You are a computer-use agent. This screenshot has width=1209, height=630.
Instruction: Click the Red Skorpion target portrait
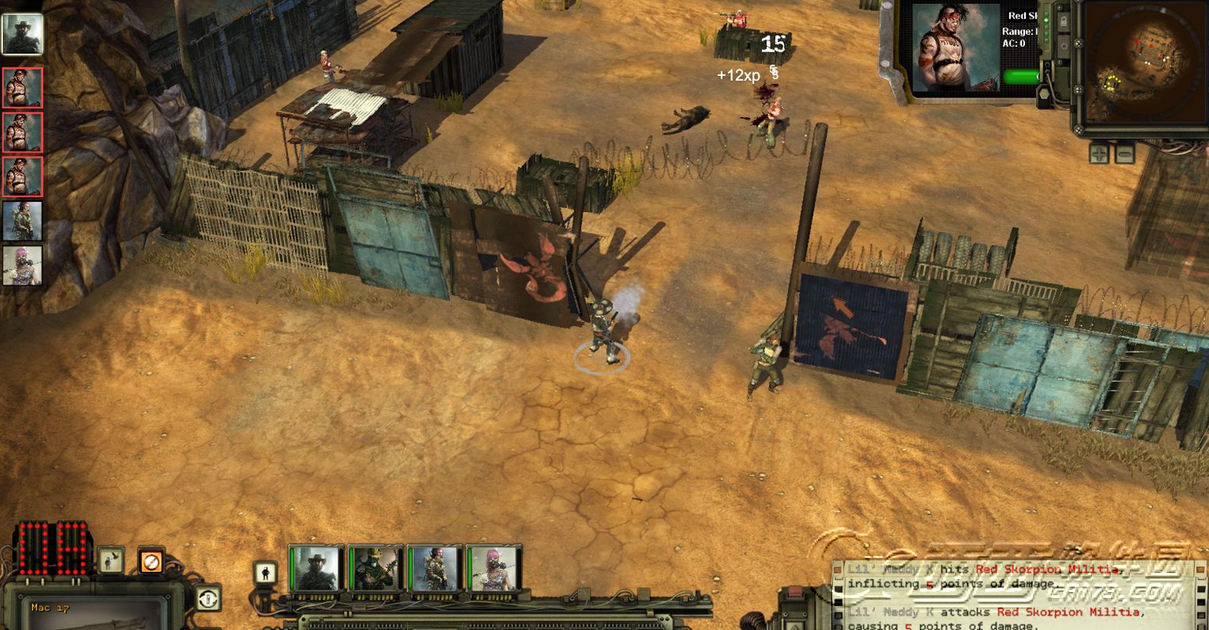(x=955, y=48)
